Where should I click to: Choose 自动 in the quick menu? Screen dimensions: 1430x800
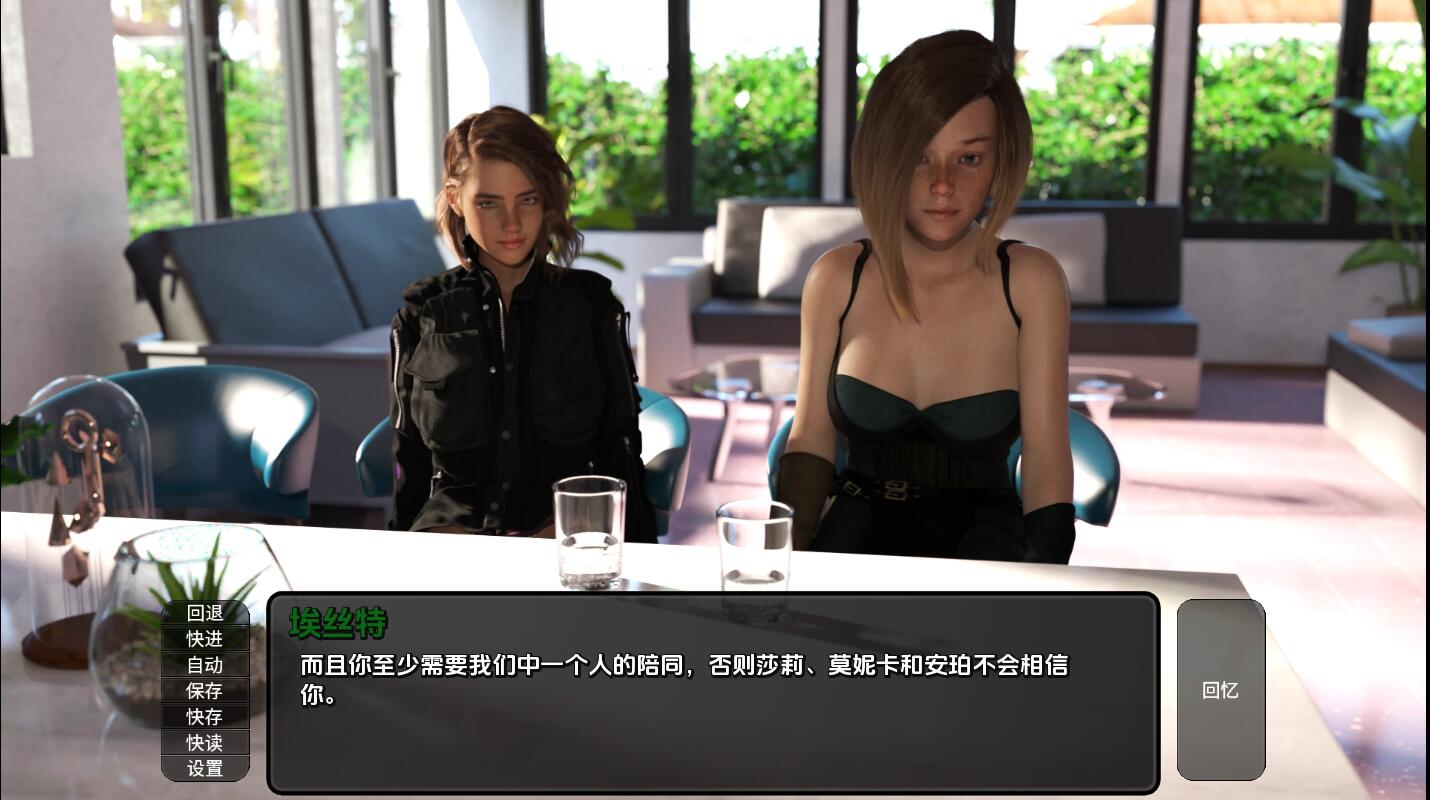pyautogui.click(x=204, y=665)
